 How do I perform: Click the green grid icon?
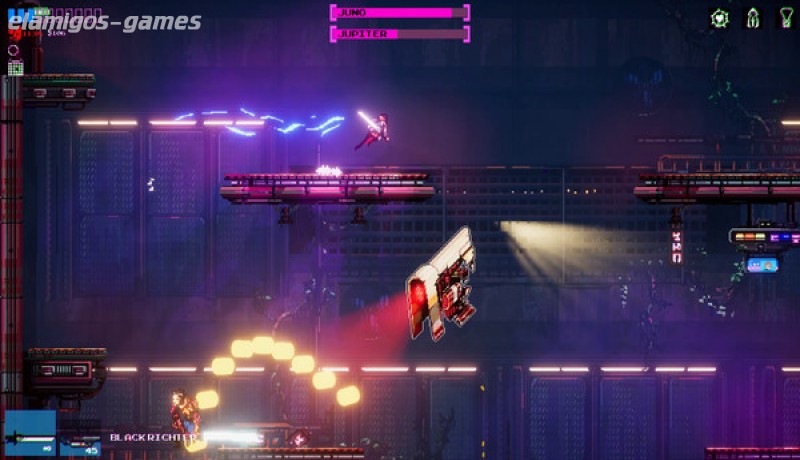(15, 67)
